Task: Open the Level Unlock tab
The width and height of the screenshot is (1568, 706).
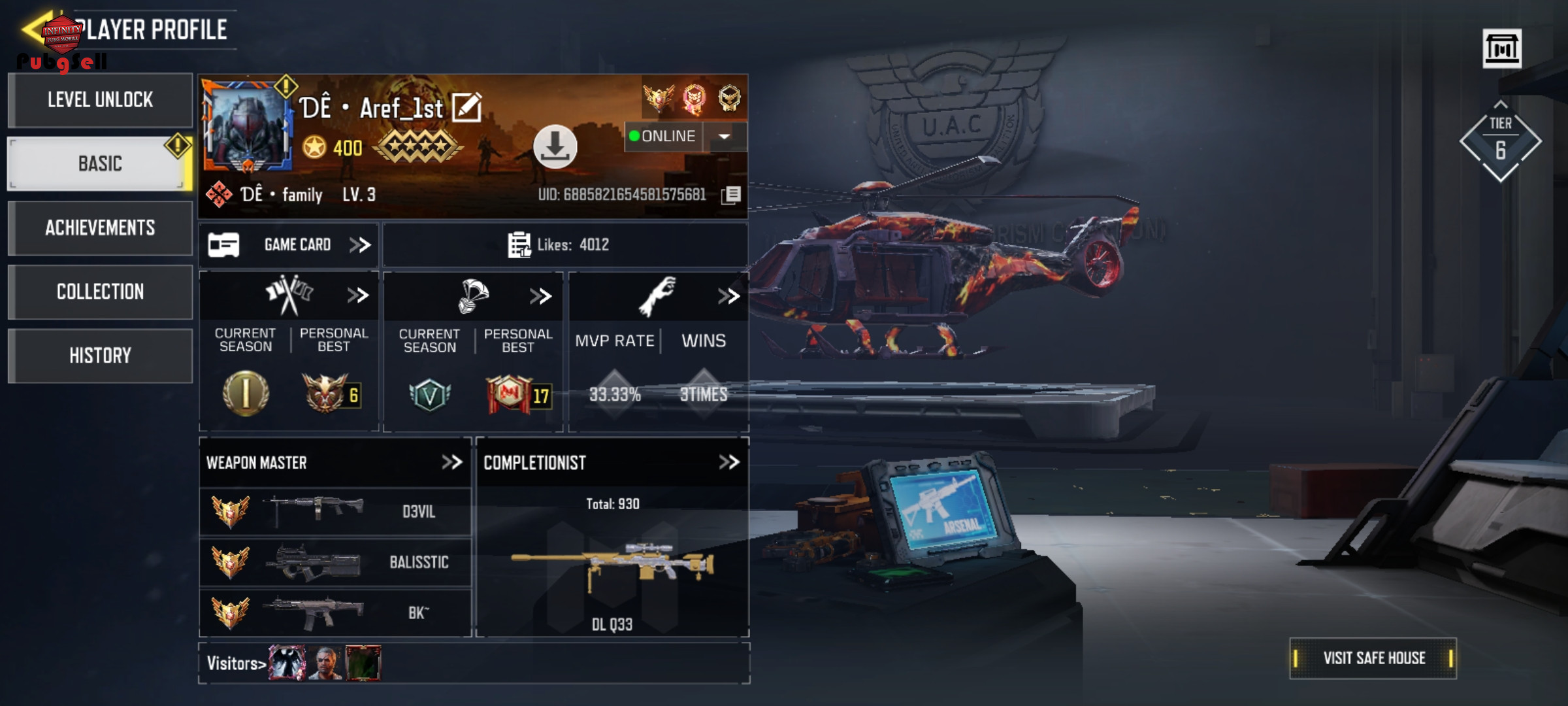Action: point(100,100)
